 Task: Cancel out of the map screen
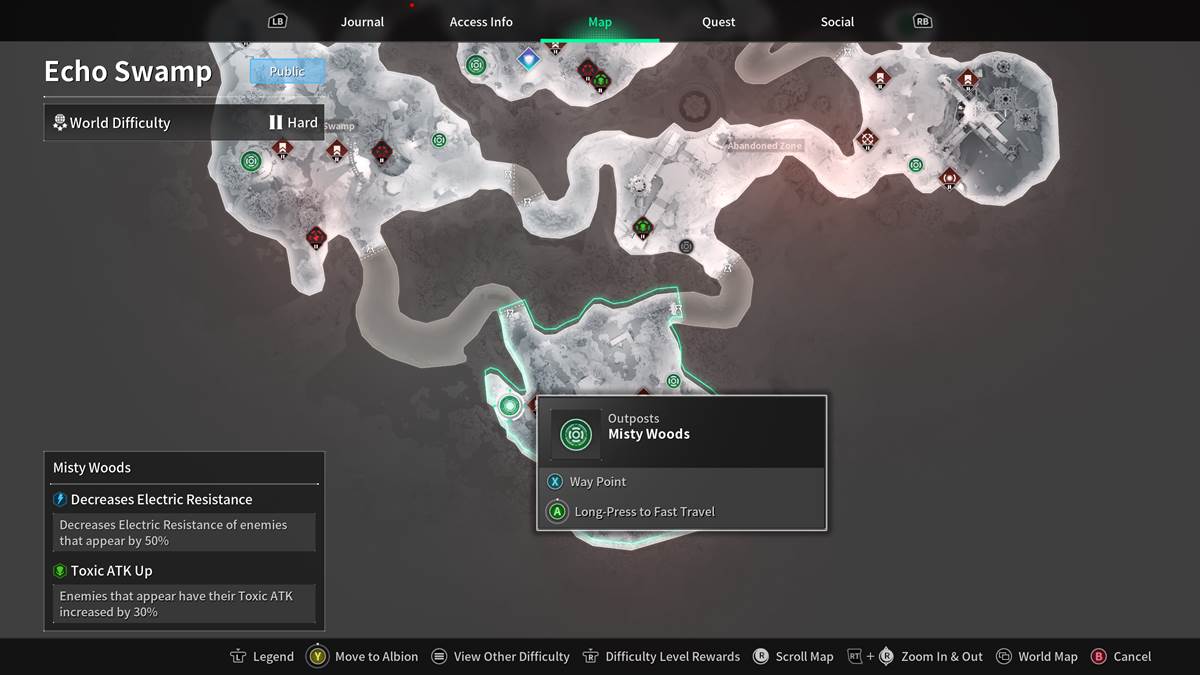pyautogui.click(x=1121, y=657)
